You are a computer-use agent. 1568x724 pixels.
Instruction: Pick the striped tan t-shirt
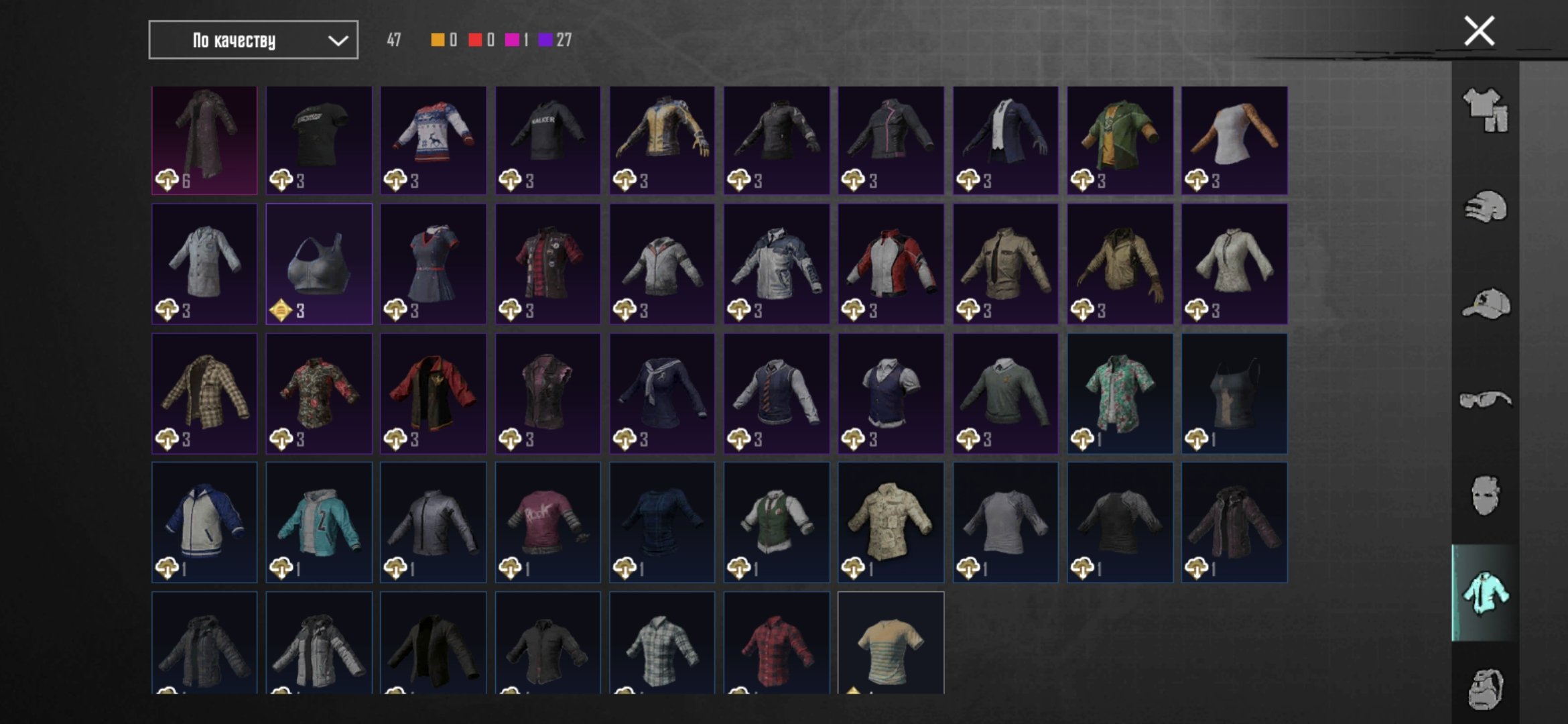pos(891,644)
